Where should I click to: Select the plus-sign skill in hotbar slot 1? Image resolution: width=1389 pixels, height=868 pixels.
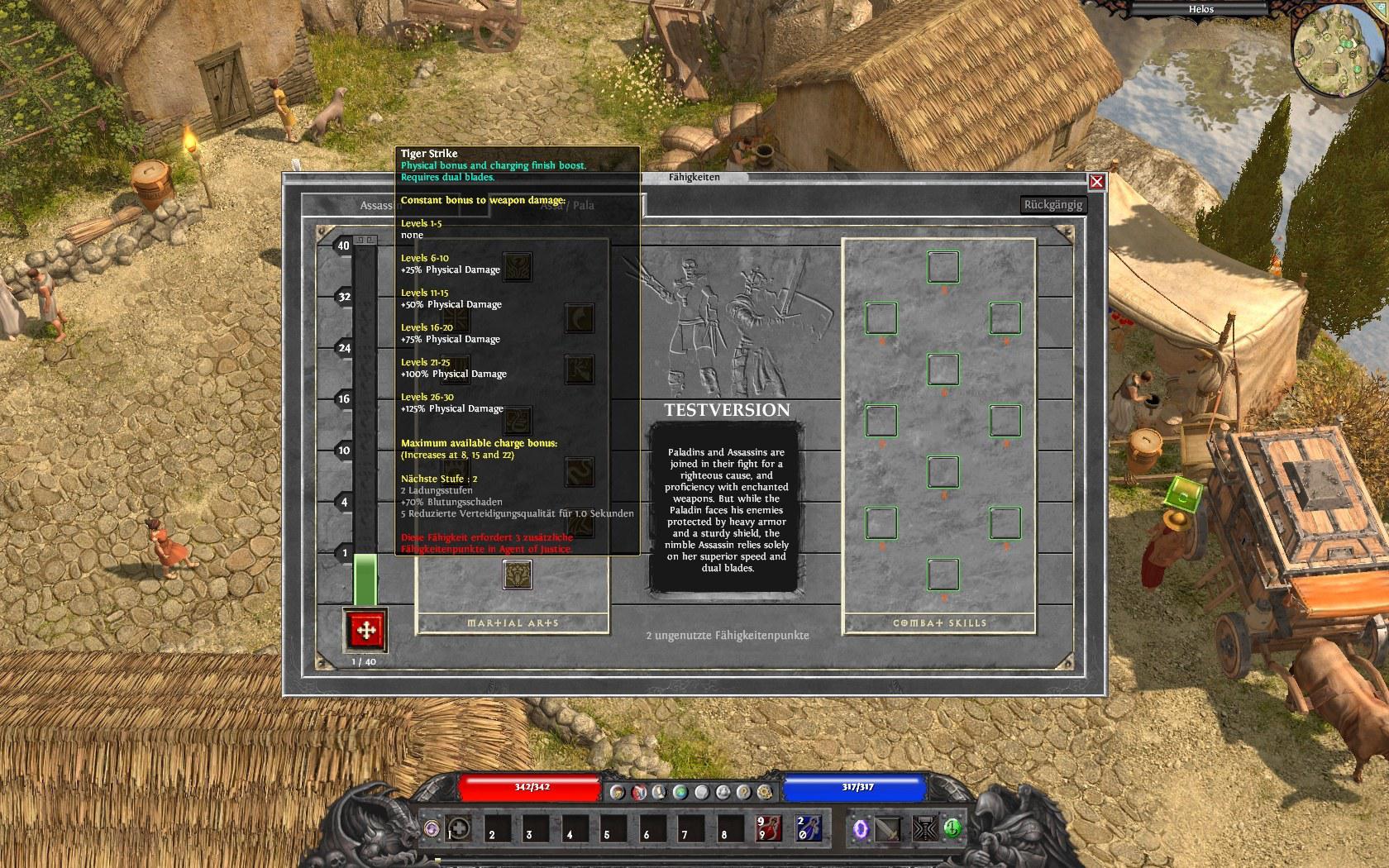[460, 829]
